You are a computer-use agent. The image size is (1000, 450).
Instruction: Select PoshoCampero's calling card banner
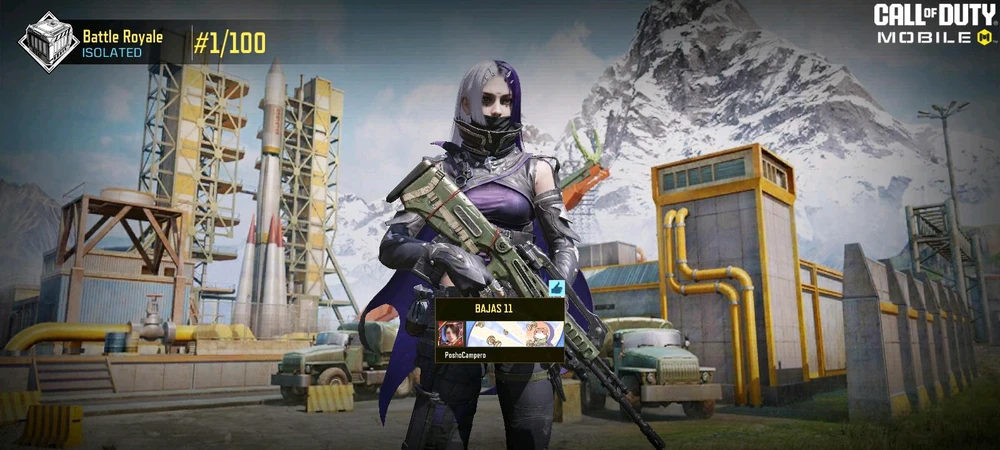(514, 333)
